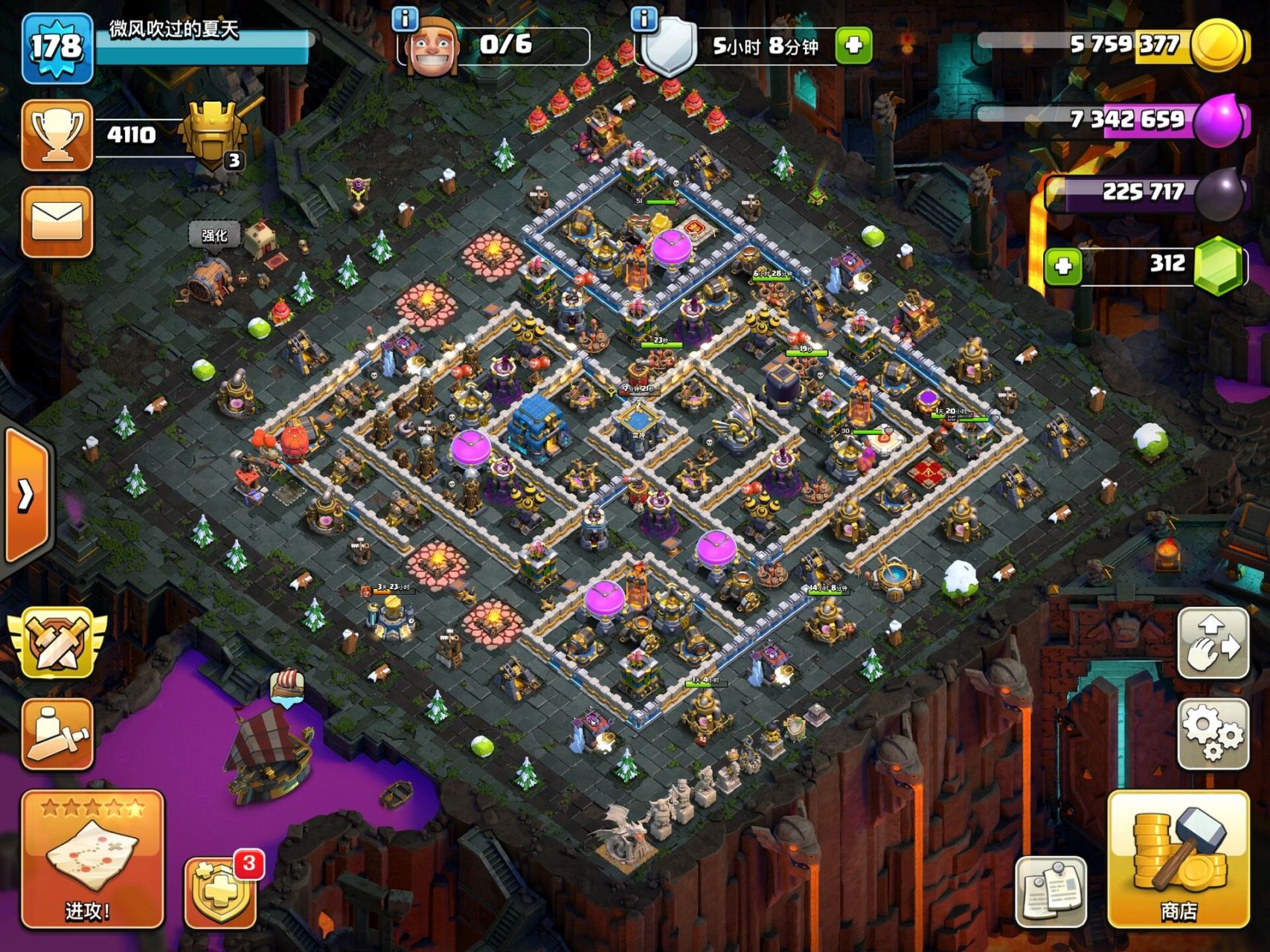Expand the orange side arrow panel
This screenshot has height=952, width=1270.
pos(26,495)
